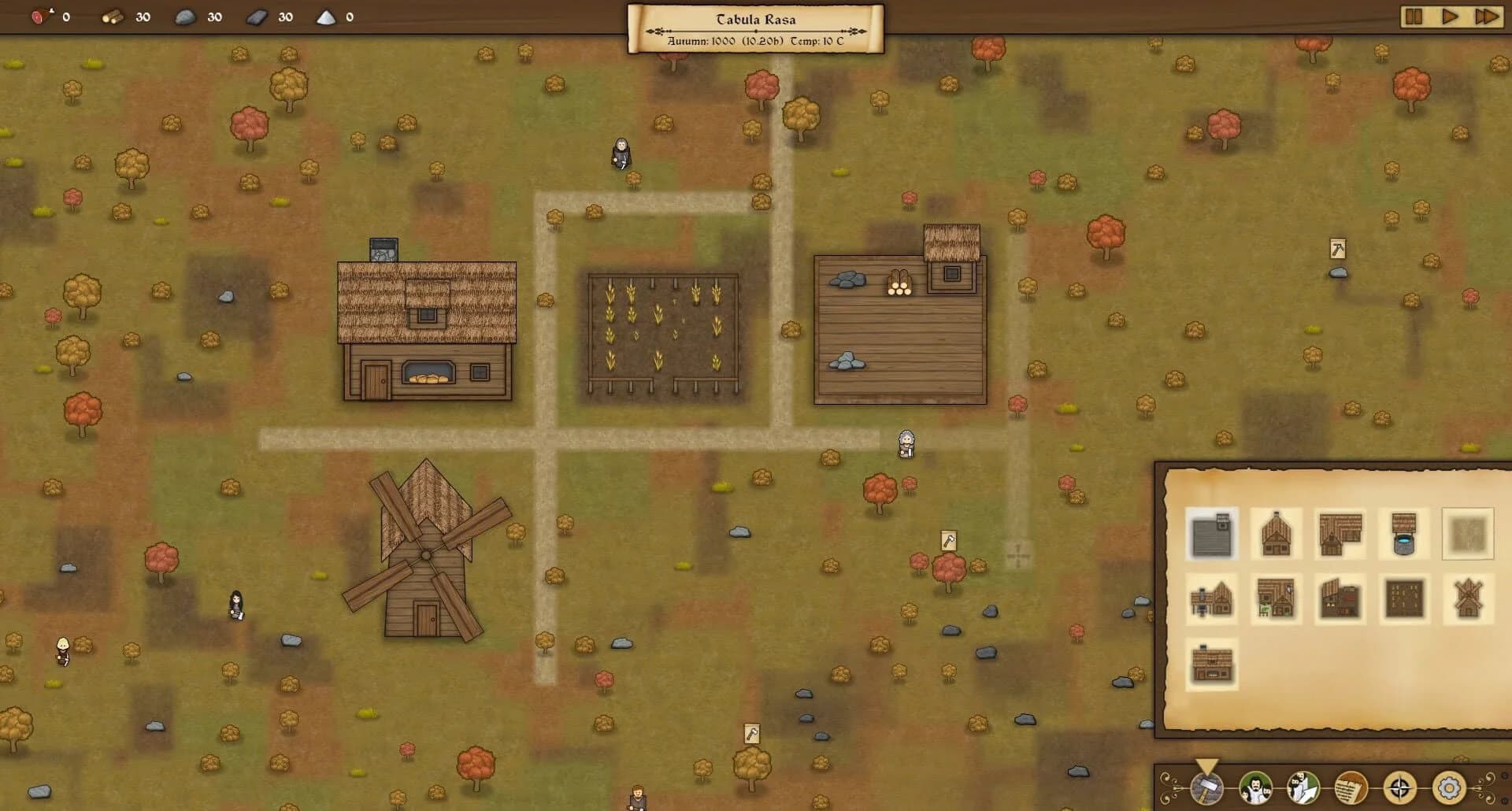Select the crop field blueprint

pyautogui.click(x=1404, y=599)
